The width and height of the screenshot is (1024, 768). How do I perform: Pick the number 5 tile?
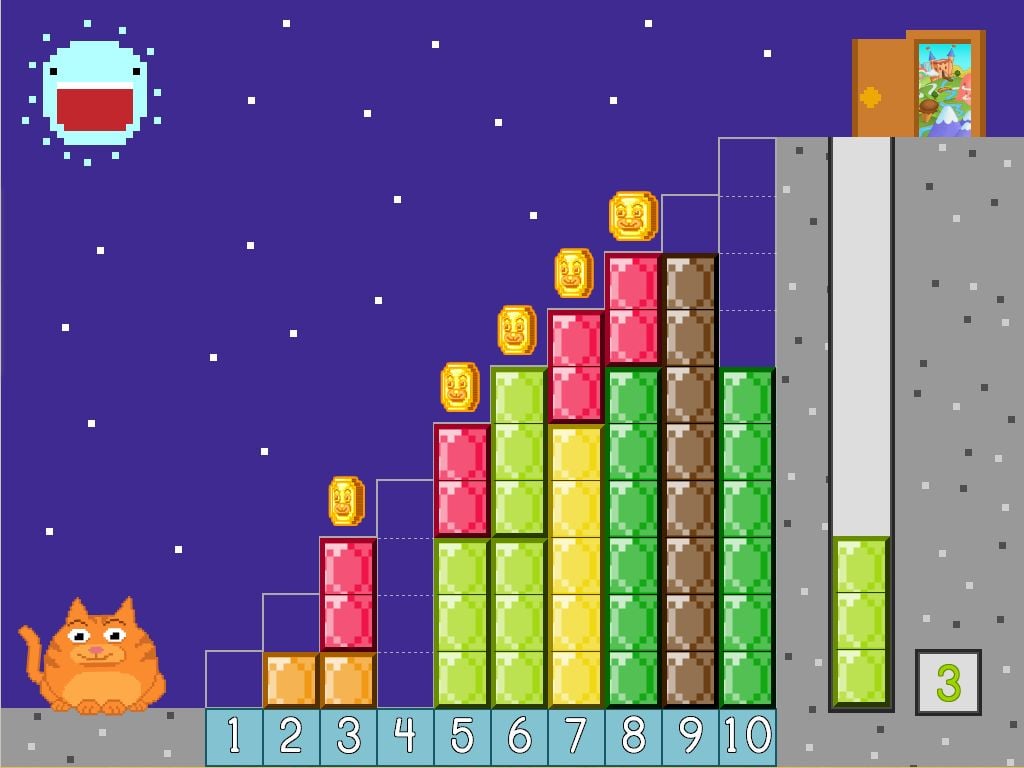462,737
